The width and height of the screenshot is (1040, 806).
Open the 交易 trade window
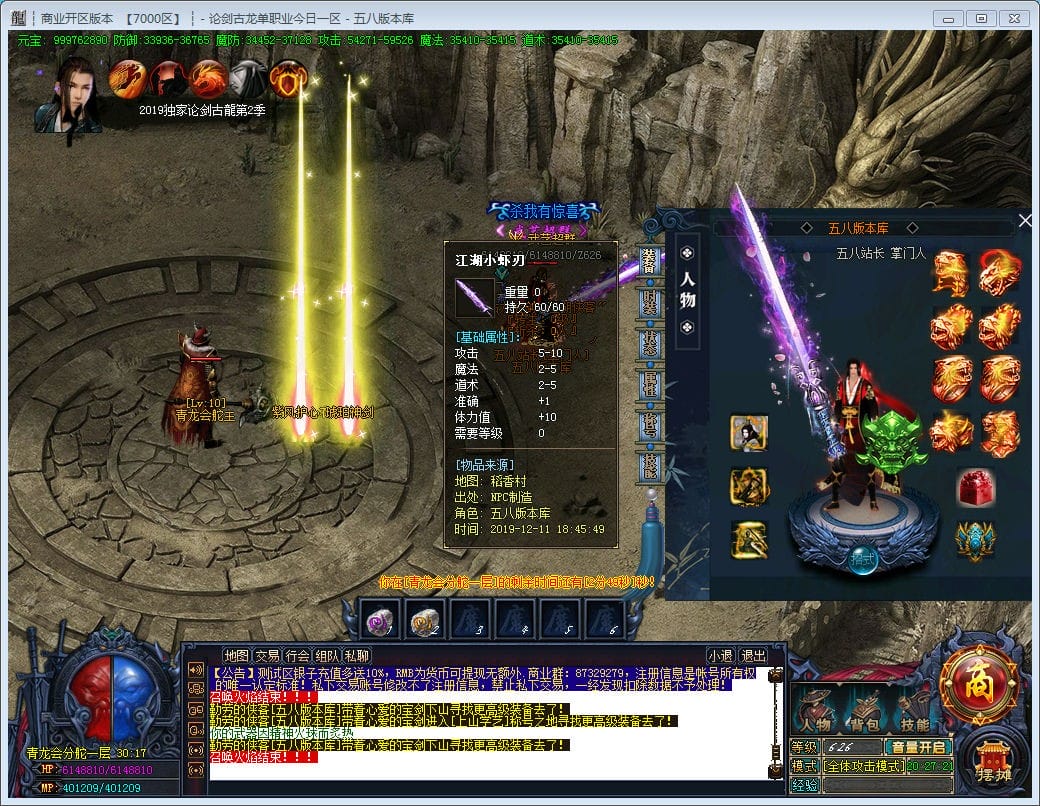point(267,656)
